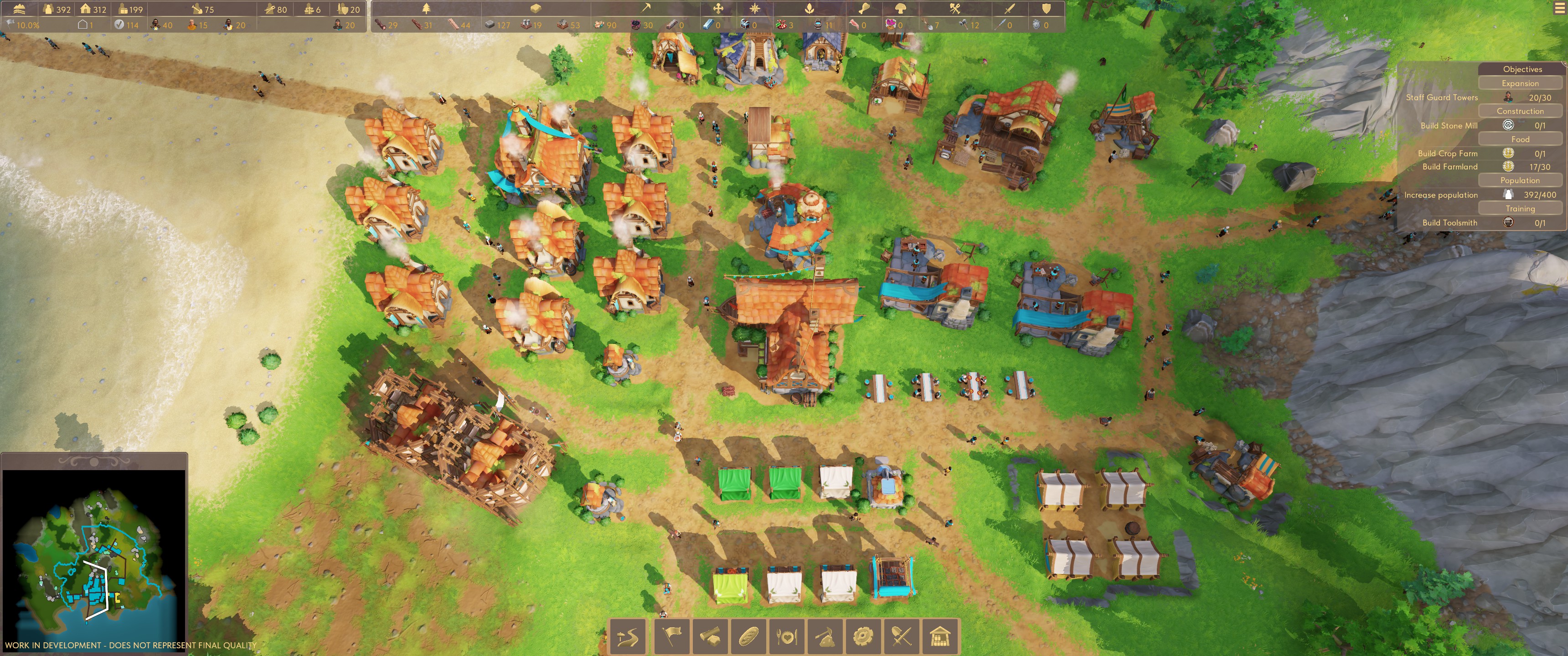Open the pine tree wood resources tab
Image resolution: width=1568 pixels, height=656 pixels.
[426, 9]
